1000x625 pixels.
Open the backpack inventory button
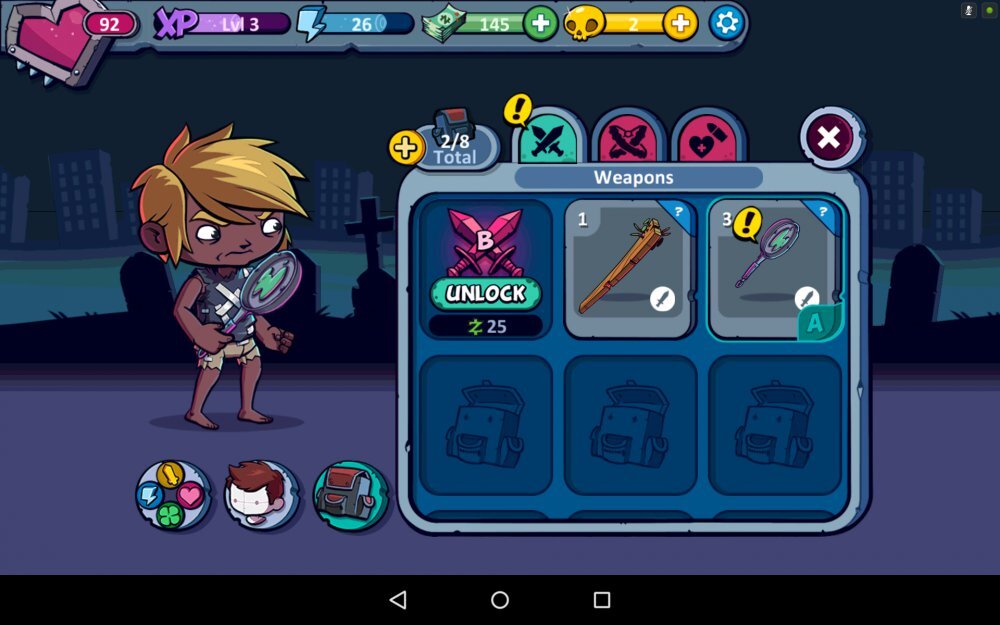[350, 495]
